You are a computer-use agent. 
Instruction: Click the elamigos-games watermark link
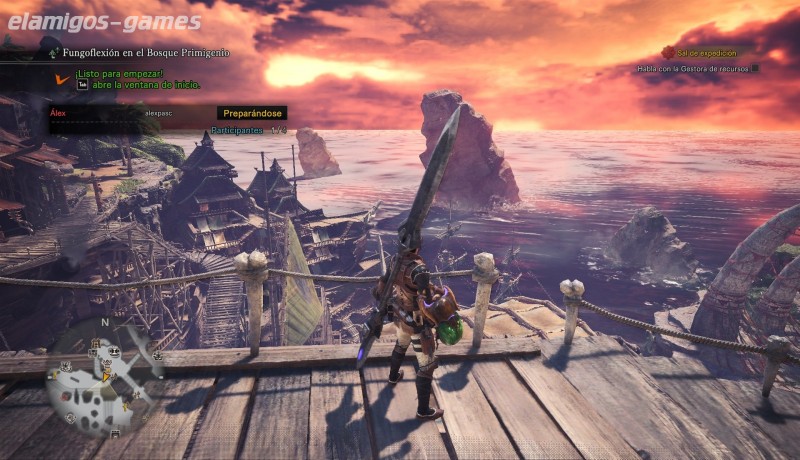(x=101, y=21)
